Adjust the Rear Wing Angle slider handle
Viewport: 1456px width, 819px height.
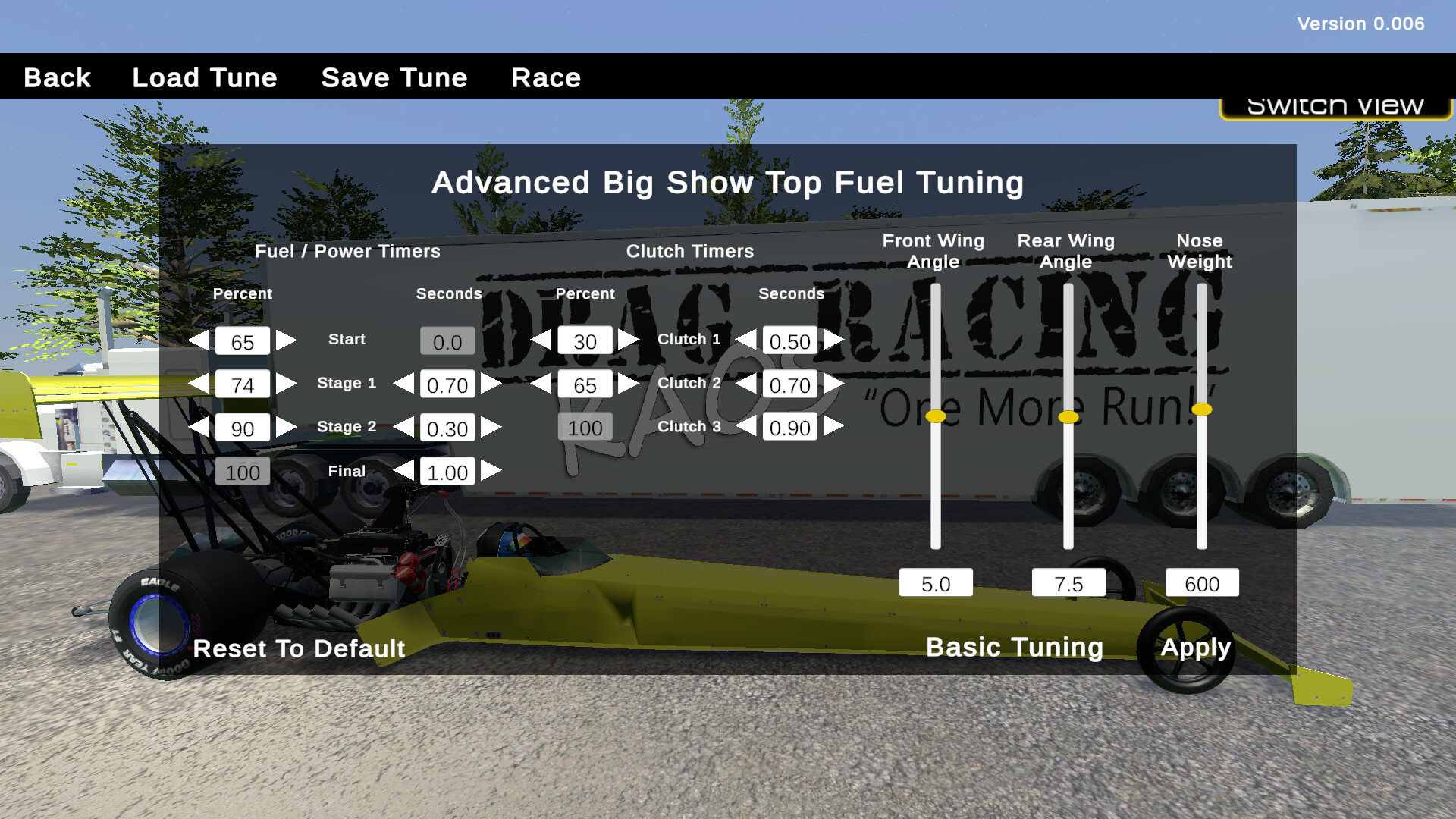coord(1069,416)
